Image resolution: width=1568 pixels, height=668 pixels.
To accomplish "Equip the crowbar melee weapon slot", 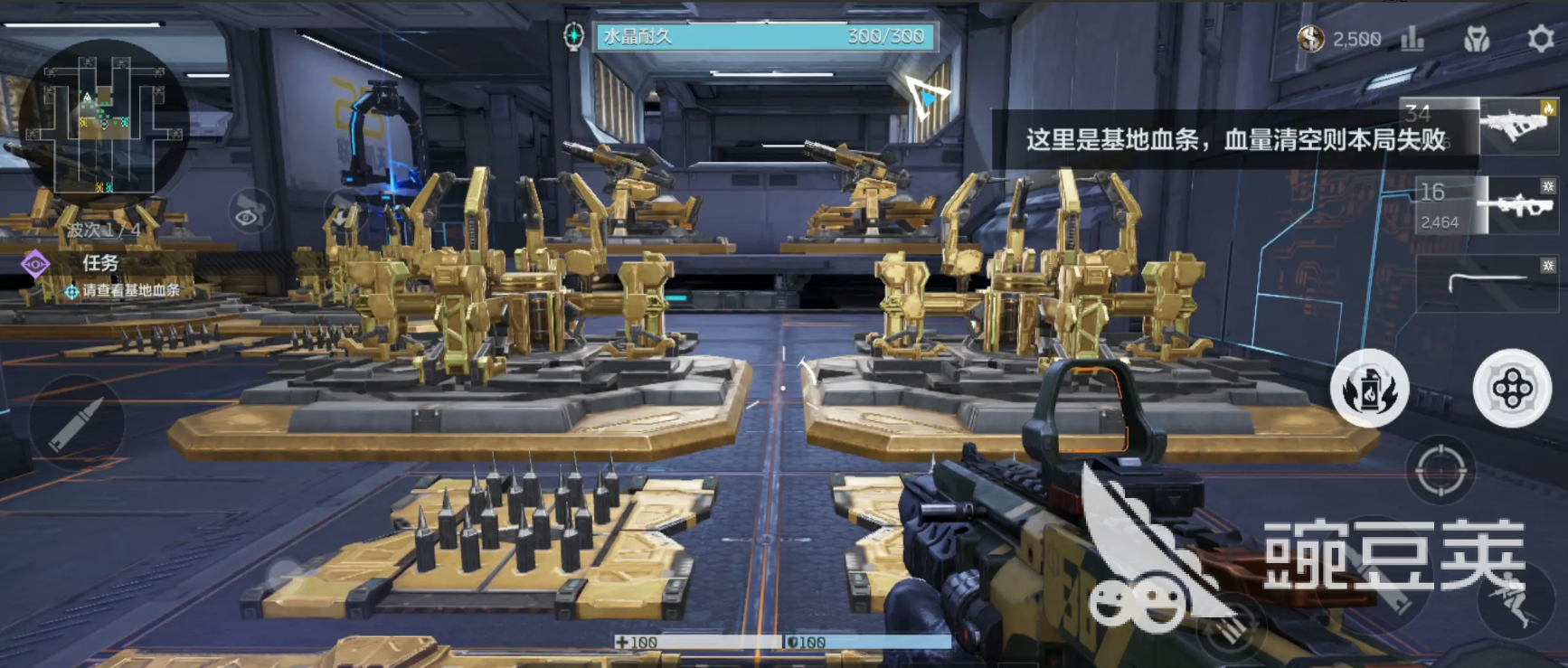I will tap(1488, 282).
